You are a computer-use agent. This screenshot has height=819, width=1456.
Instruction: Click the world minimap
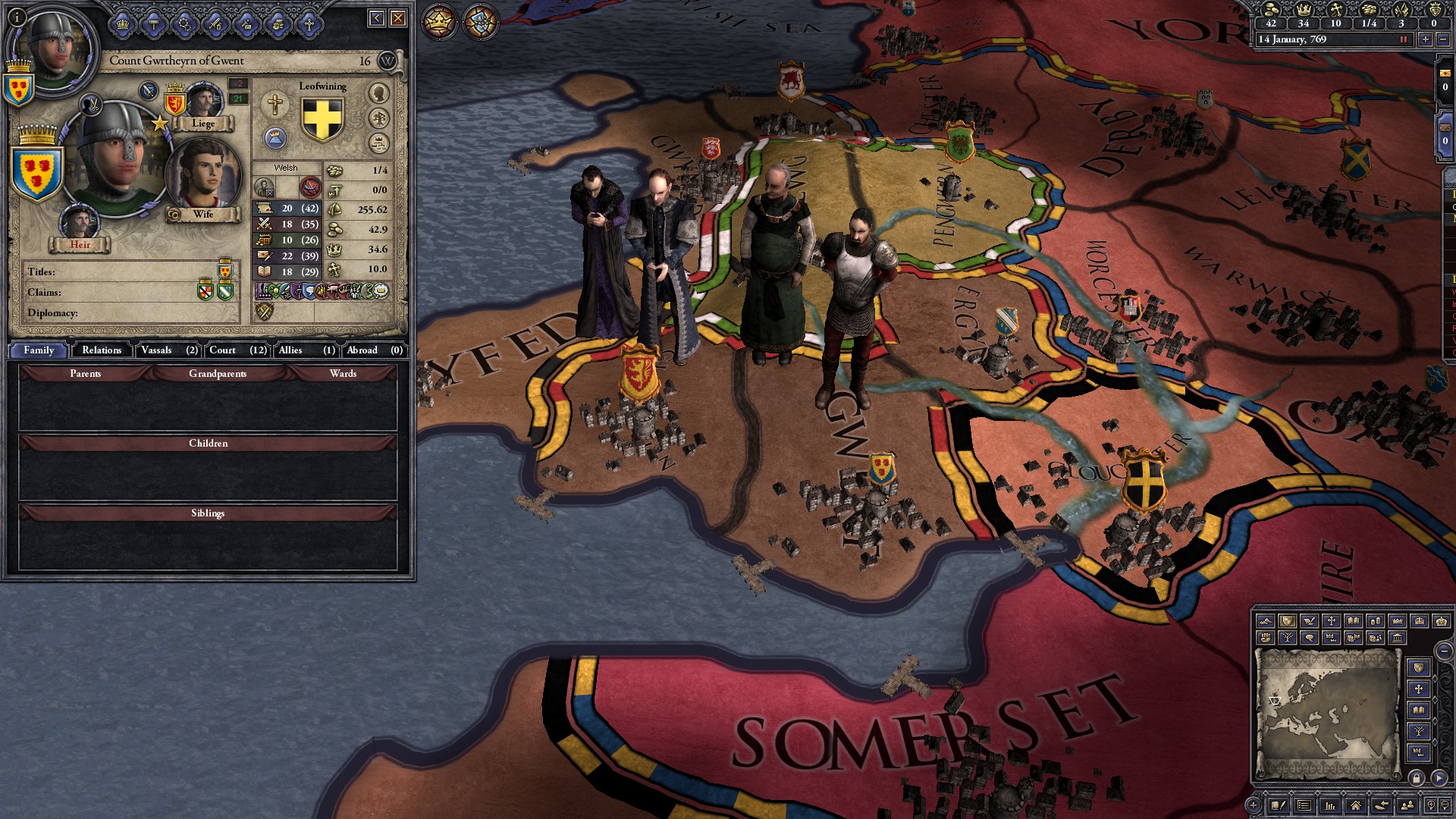click(x=1327, y=714)
